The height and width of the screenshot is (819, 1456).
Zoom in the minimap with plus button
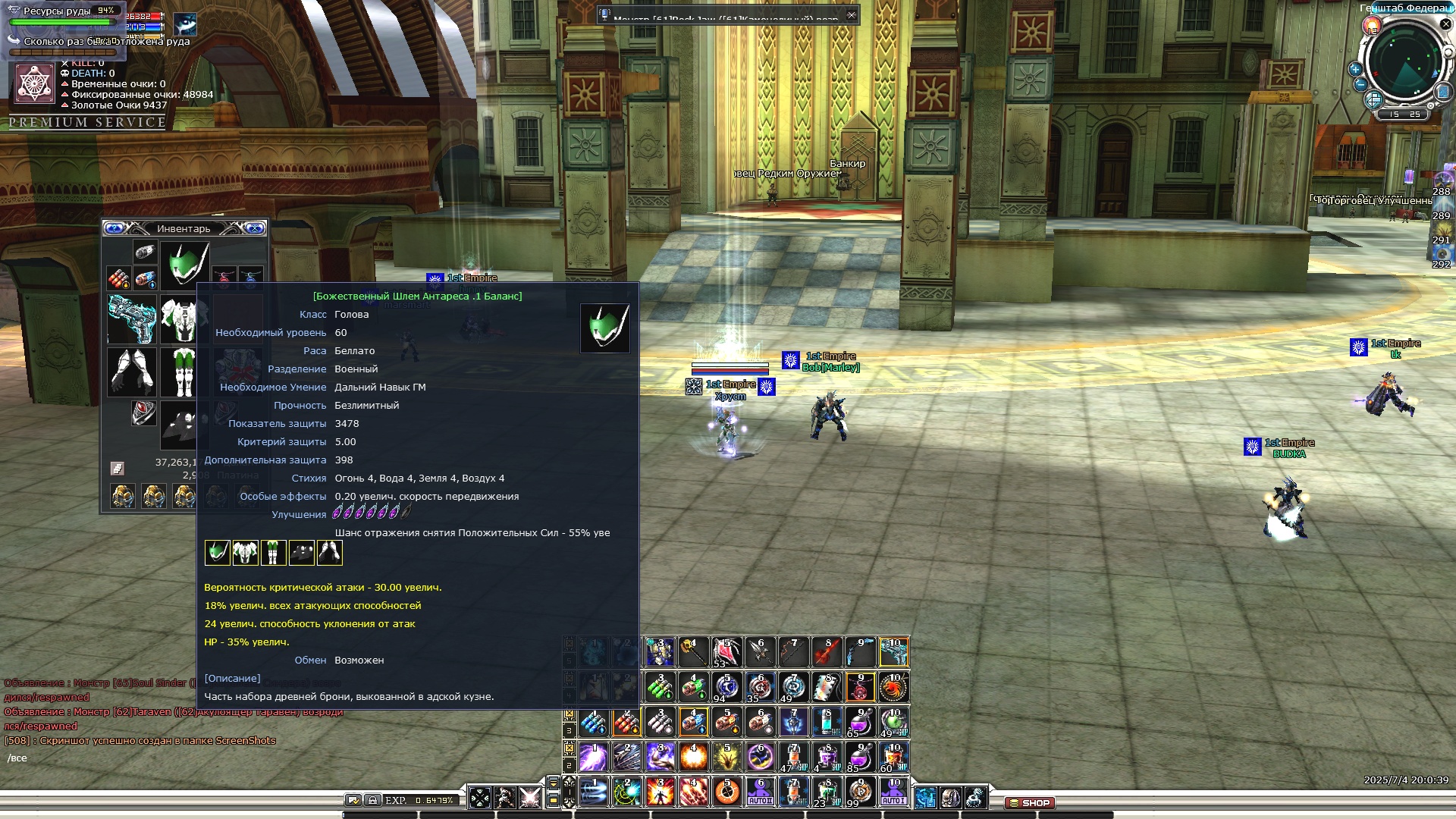[1355, 69]
